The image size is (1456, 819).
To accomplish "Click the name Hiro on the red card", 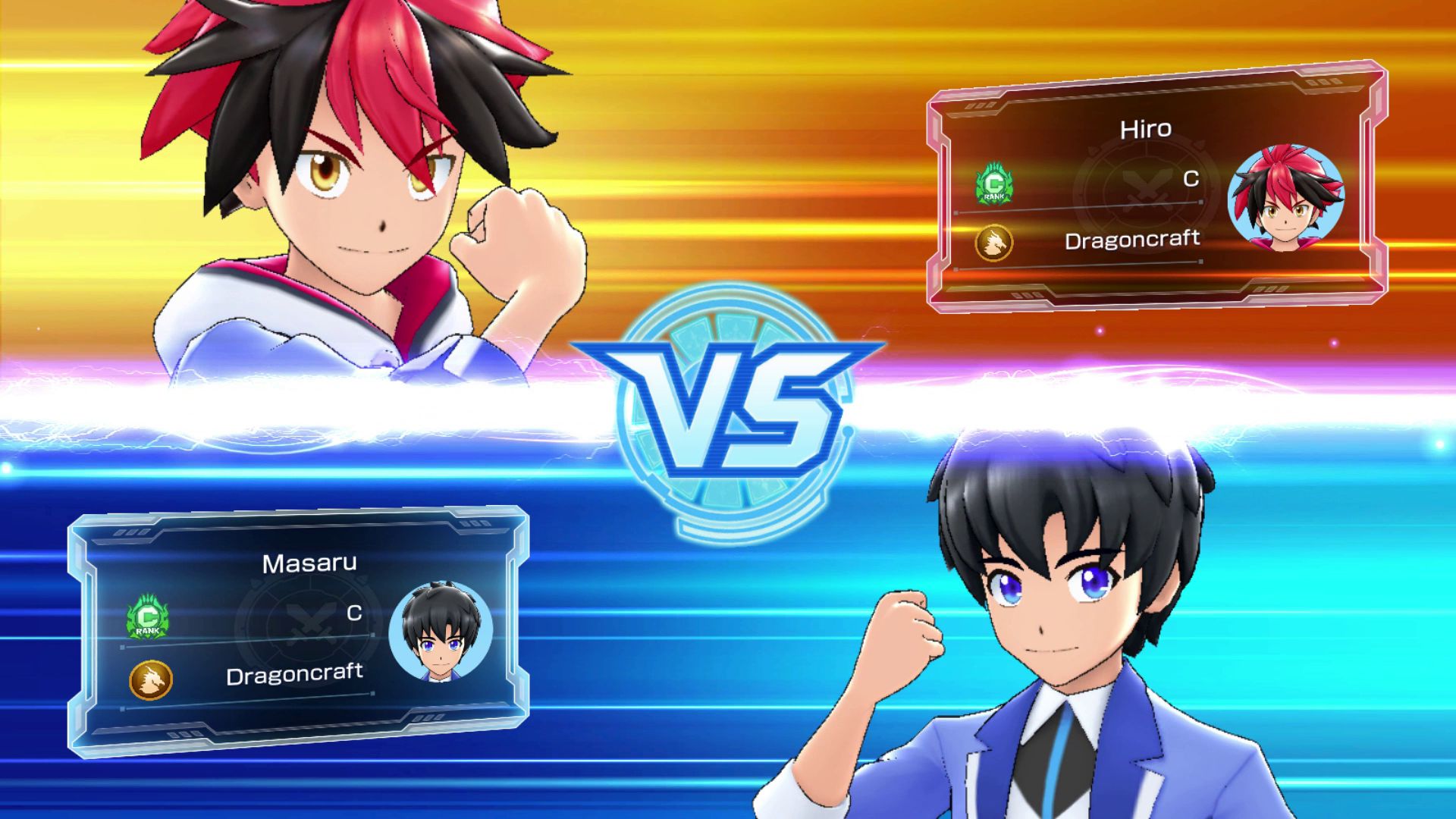I will (x=1145, y=129).
